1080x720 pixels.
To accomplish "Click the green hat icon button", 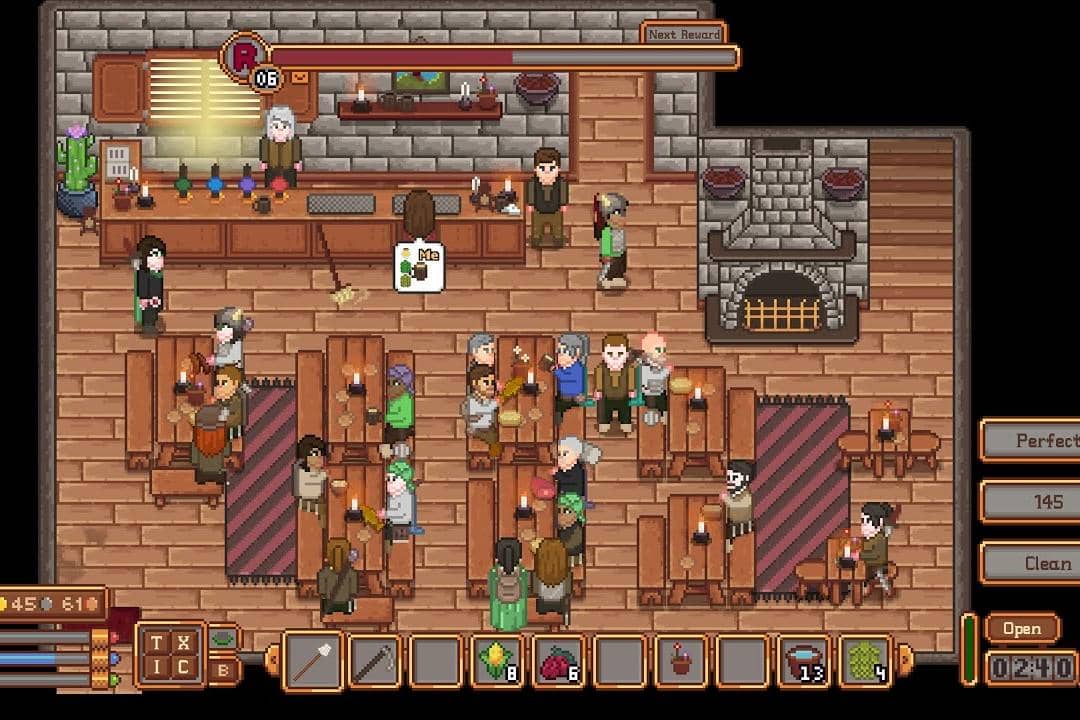I will [223, 639].
